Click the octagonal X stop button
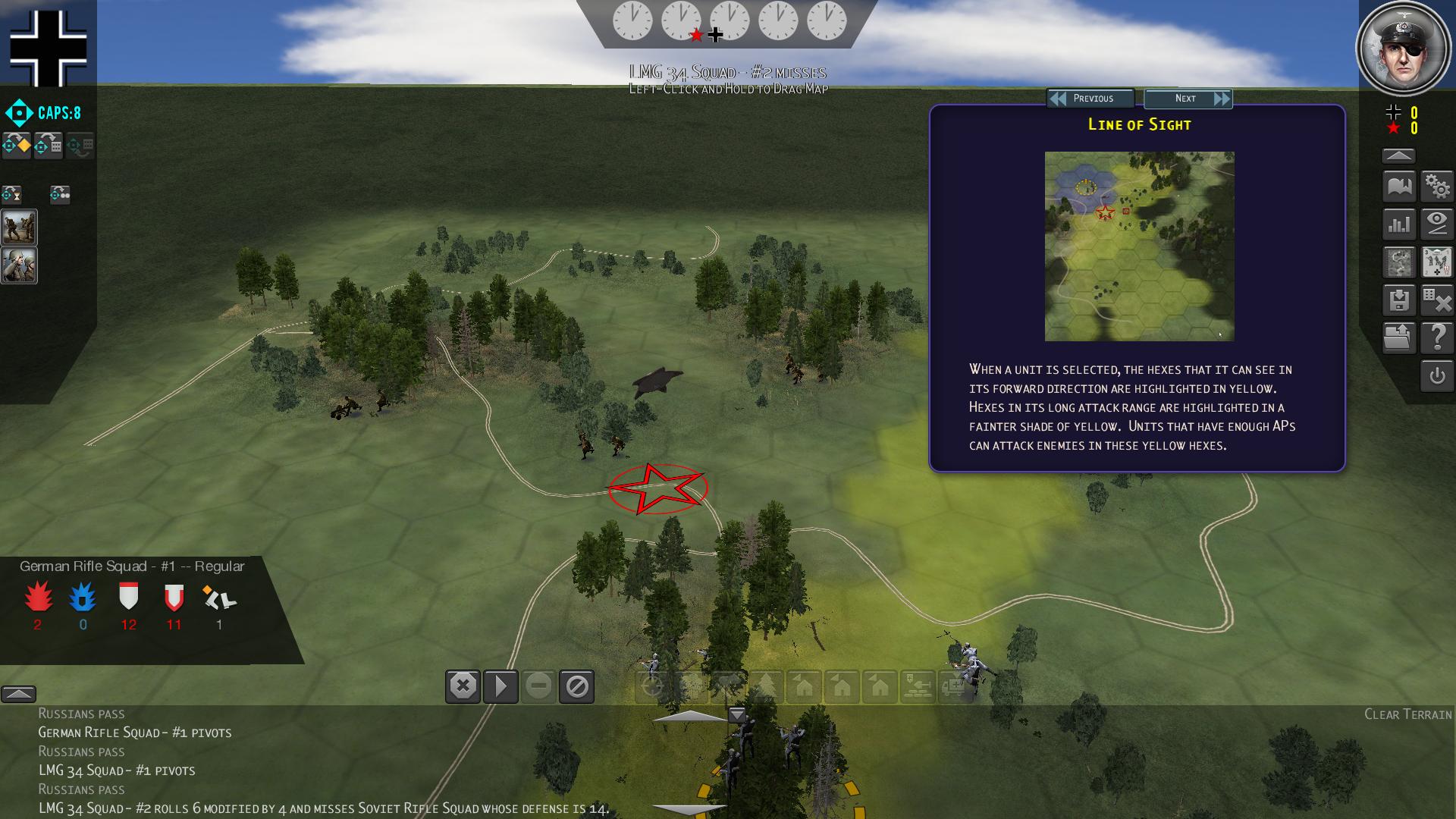 pos(463,687)
